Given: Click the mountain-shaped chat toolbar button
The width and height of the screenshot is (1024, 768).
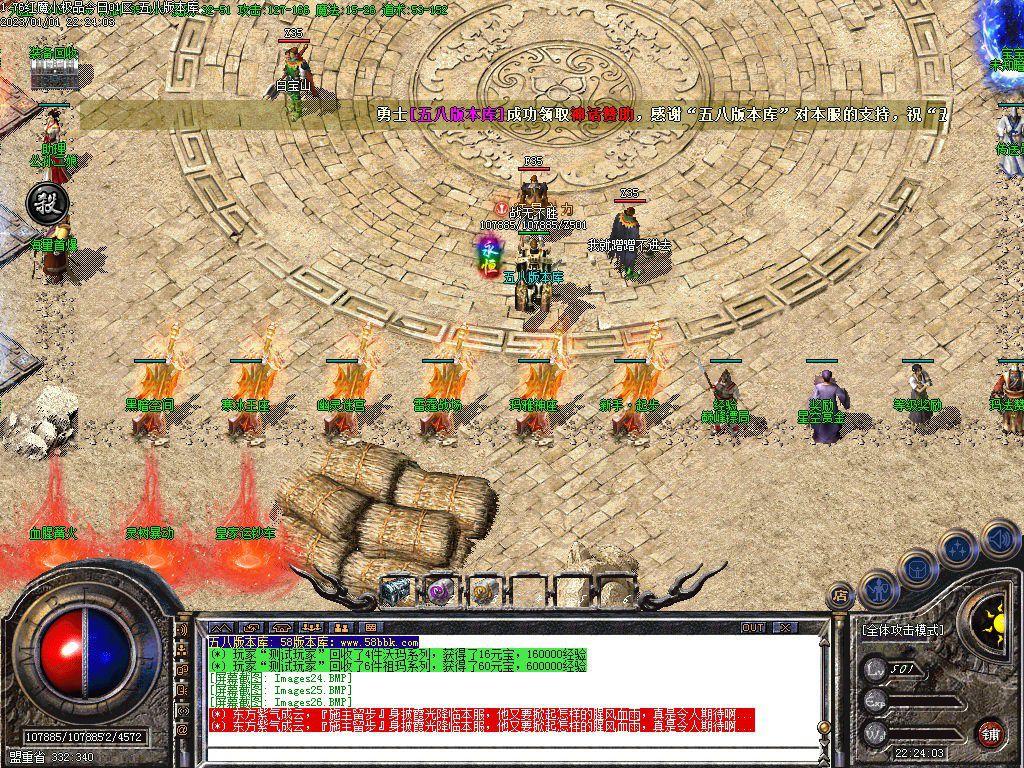Looking at the screenshot, I should (x=221, y=627).
